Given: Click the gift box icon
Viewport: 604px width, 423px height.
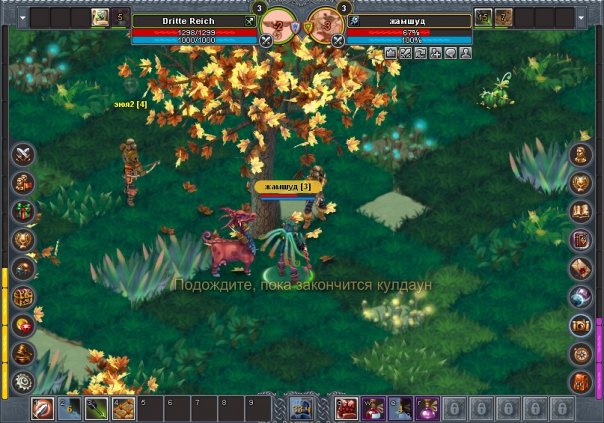Looking at the screenshot, I should pyautogui.click(x=24, y=211).
